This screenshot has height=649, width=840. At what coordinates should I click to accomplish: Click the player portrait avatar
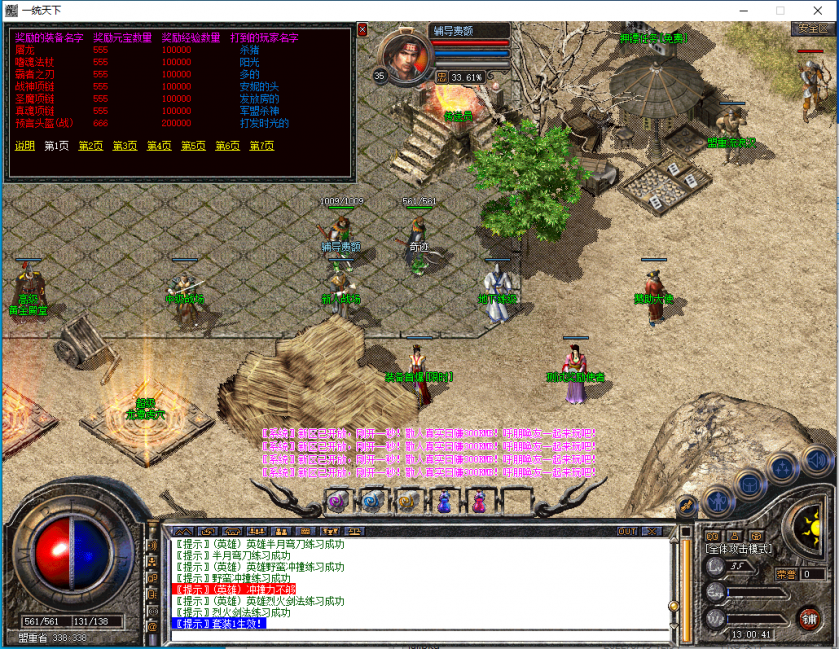[404, 57]
